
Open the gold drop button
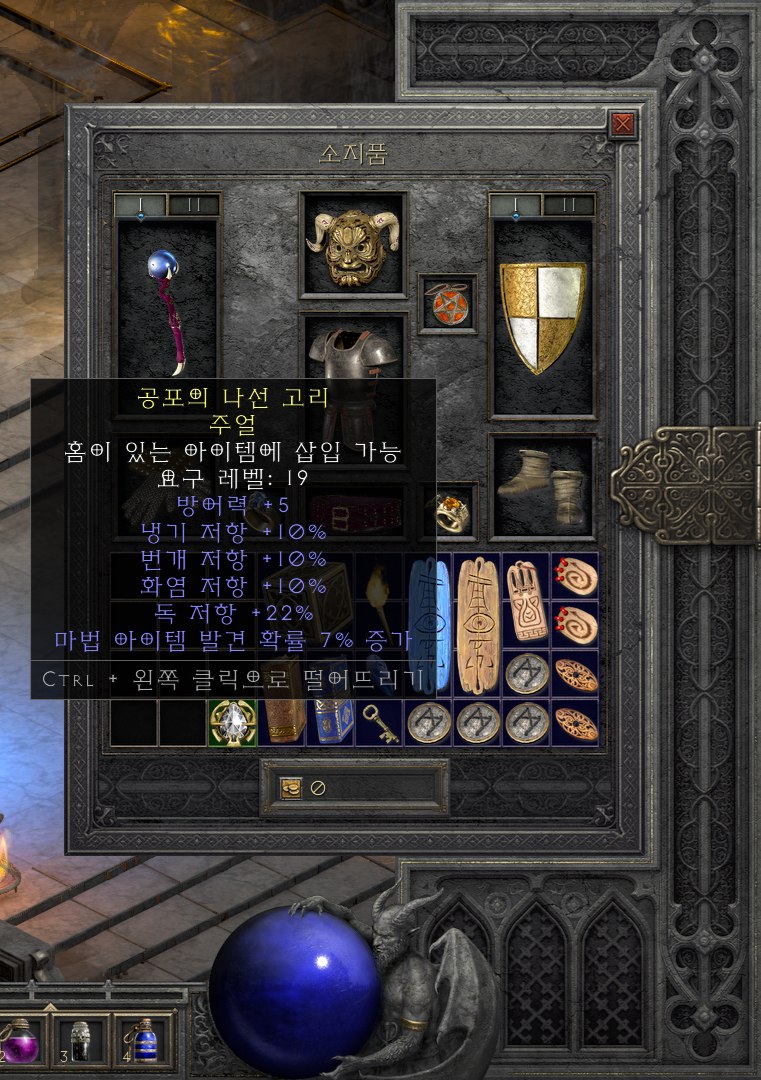pos(291,787)
